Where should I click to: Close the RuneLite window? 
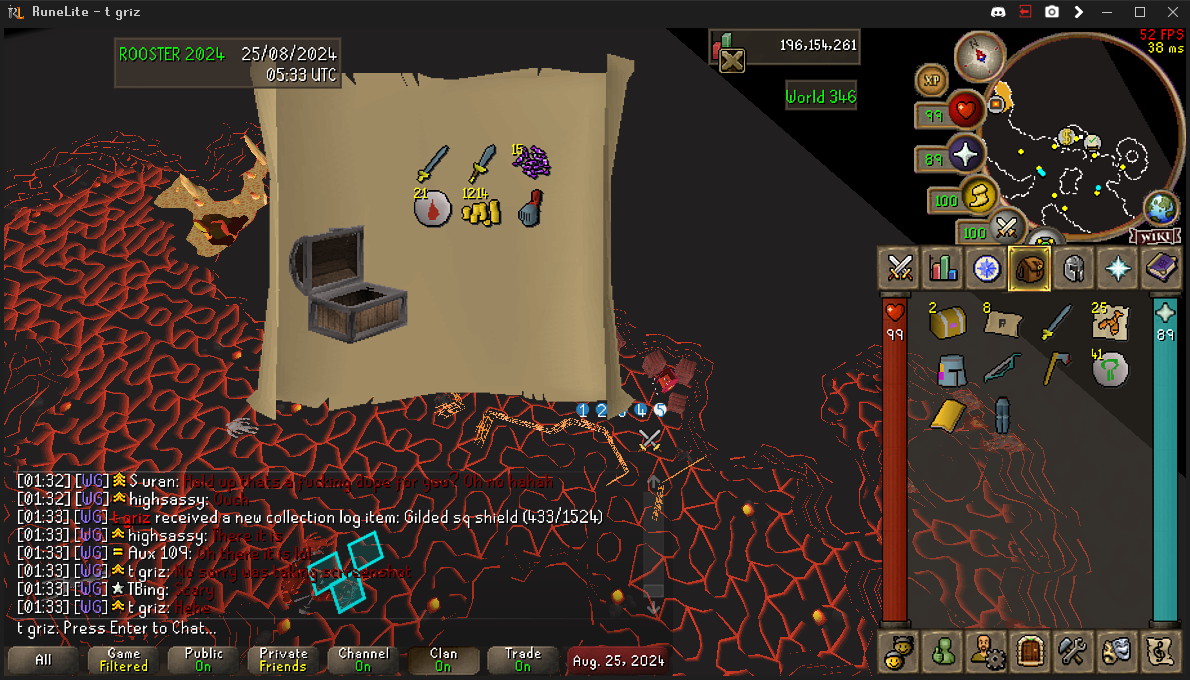1167,12
